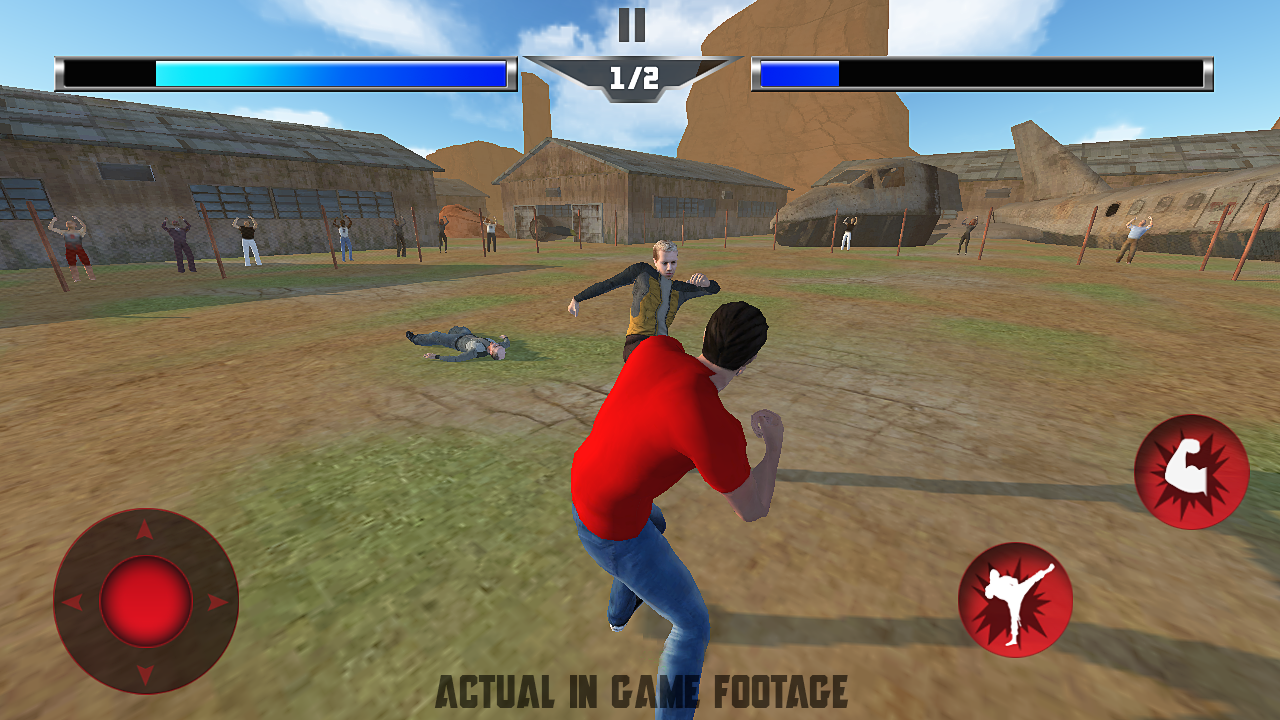
Task: Click the player health bar on the left
Action: tap(283, 72)
